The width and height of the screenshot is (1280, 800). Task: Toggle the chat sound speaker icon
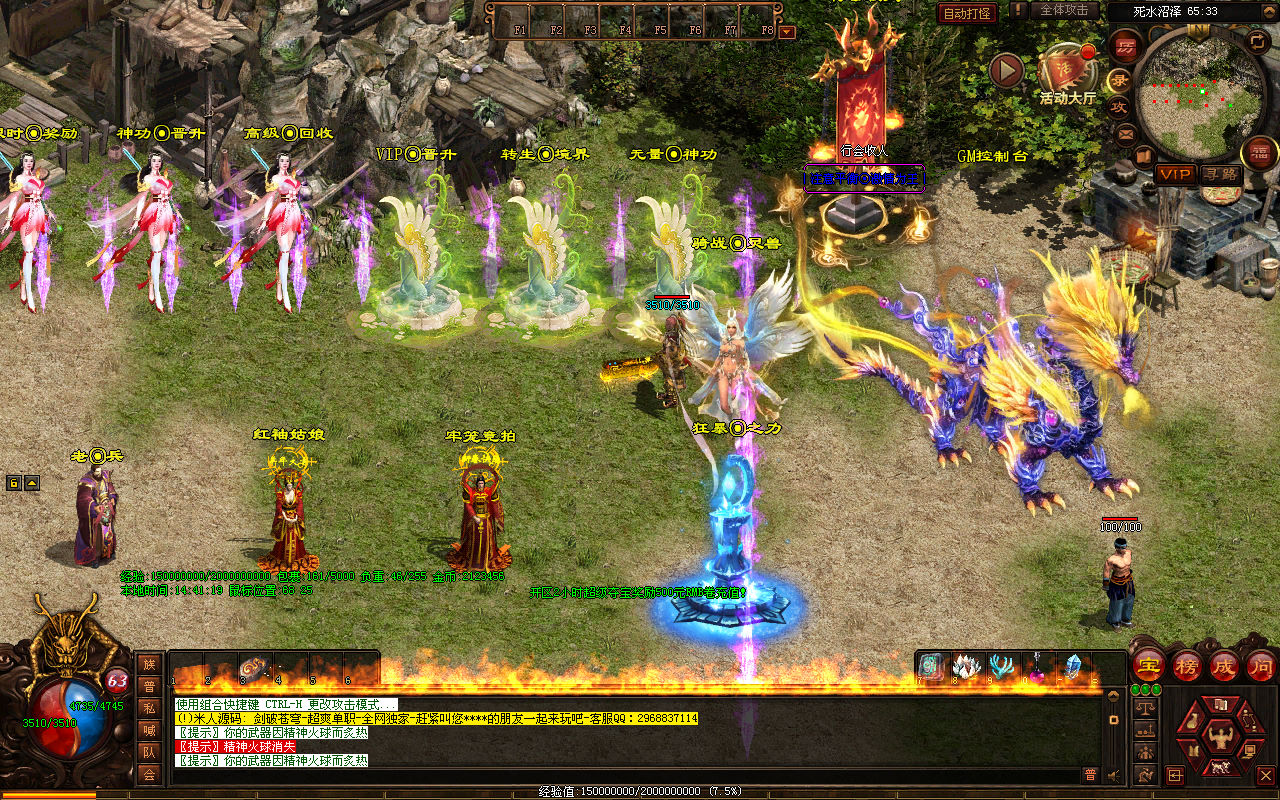(x=1113, y=775)
